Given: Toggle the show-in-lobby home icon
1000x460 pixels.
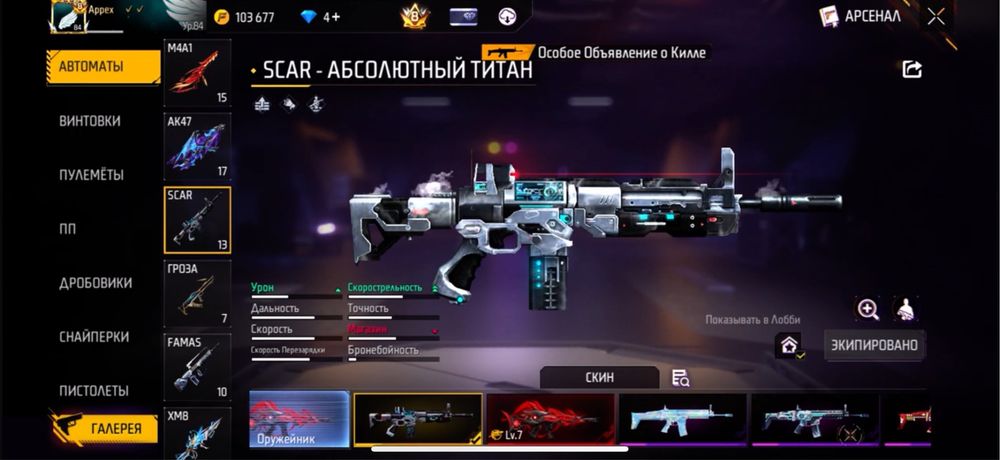Looking at the screenshot, I should coord(789,346).
